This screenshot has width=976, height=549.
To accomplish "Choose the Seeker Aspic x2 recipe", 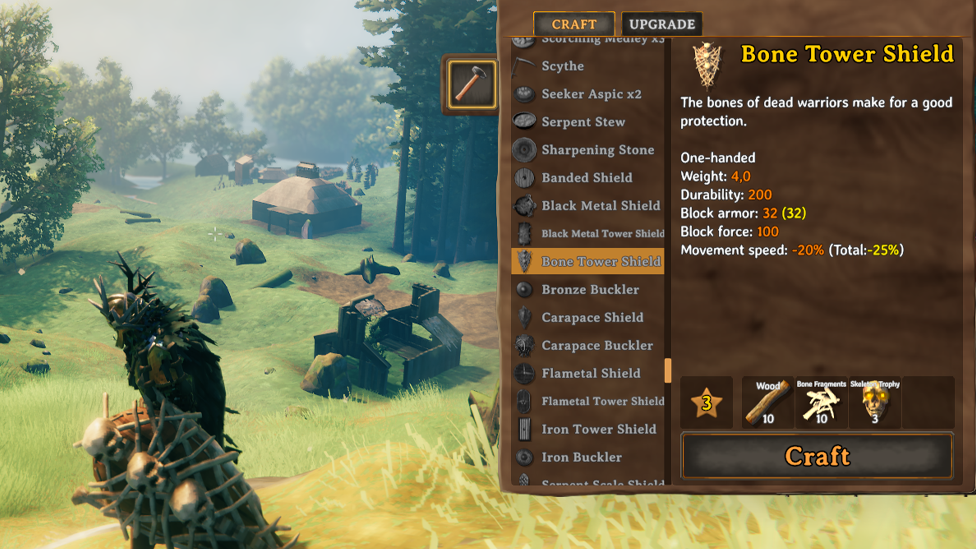I will (591, 94).
